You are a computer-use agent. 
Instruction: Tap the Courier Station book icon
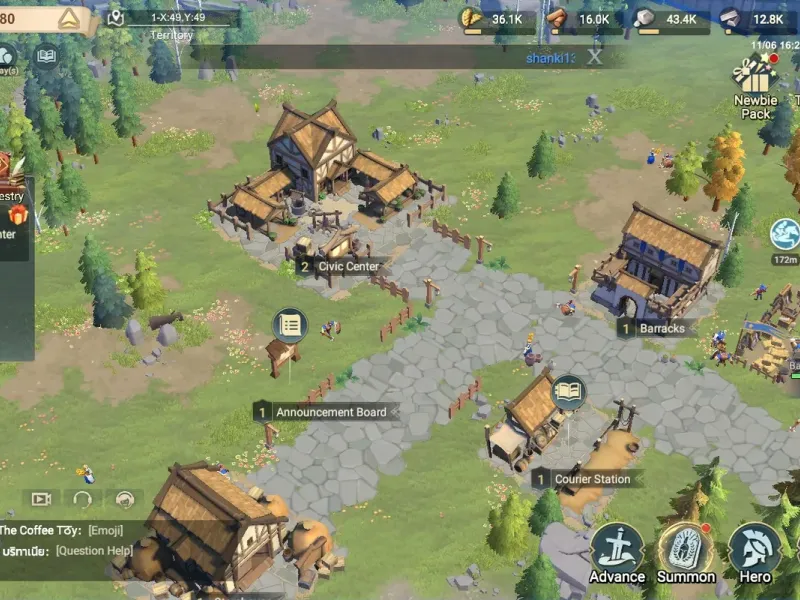(568, 392)
